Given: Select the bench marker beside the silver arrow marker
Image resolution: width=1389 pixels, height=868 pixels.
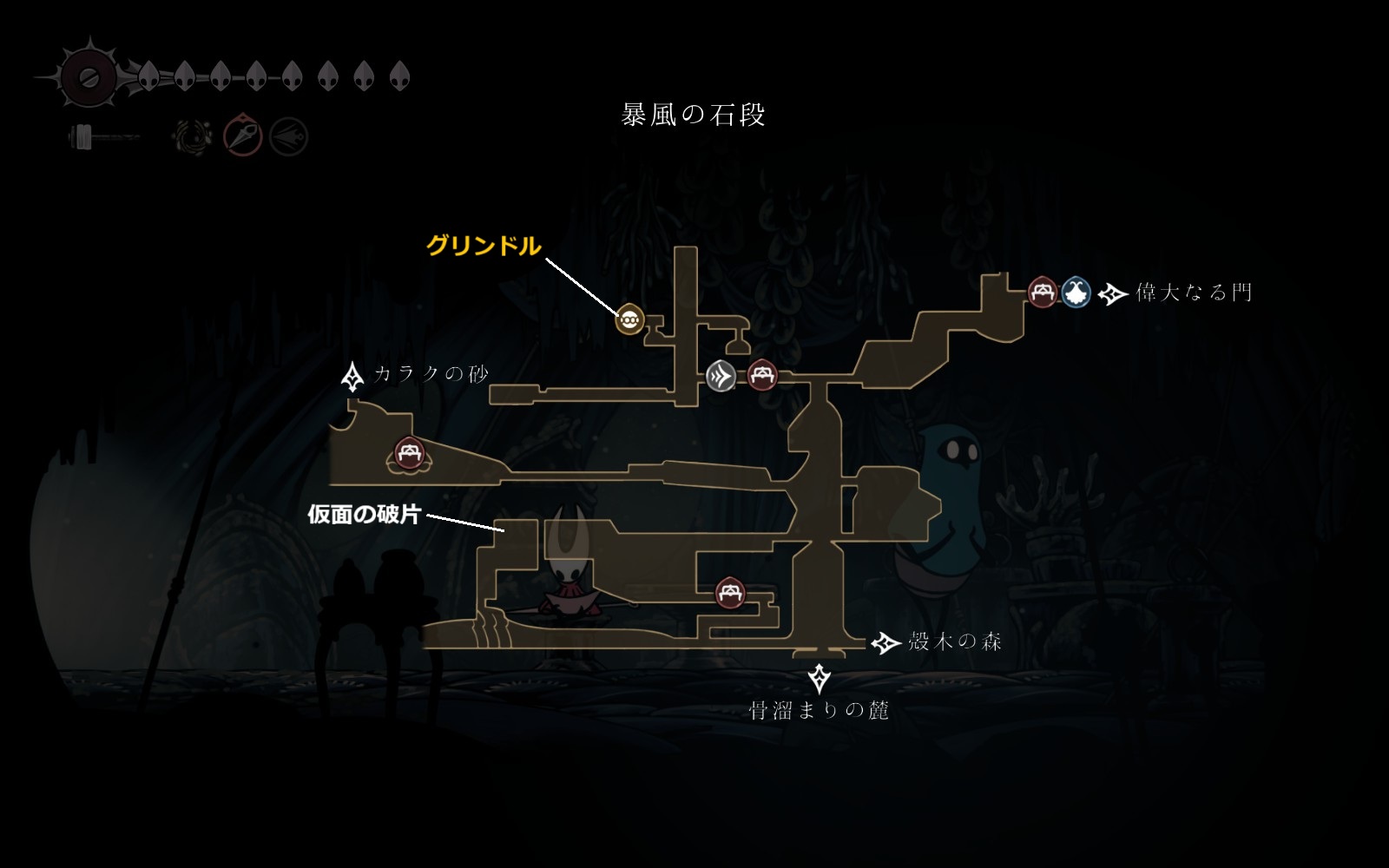Looking at the screenshot, I should (762, 376).
